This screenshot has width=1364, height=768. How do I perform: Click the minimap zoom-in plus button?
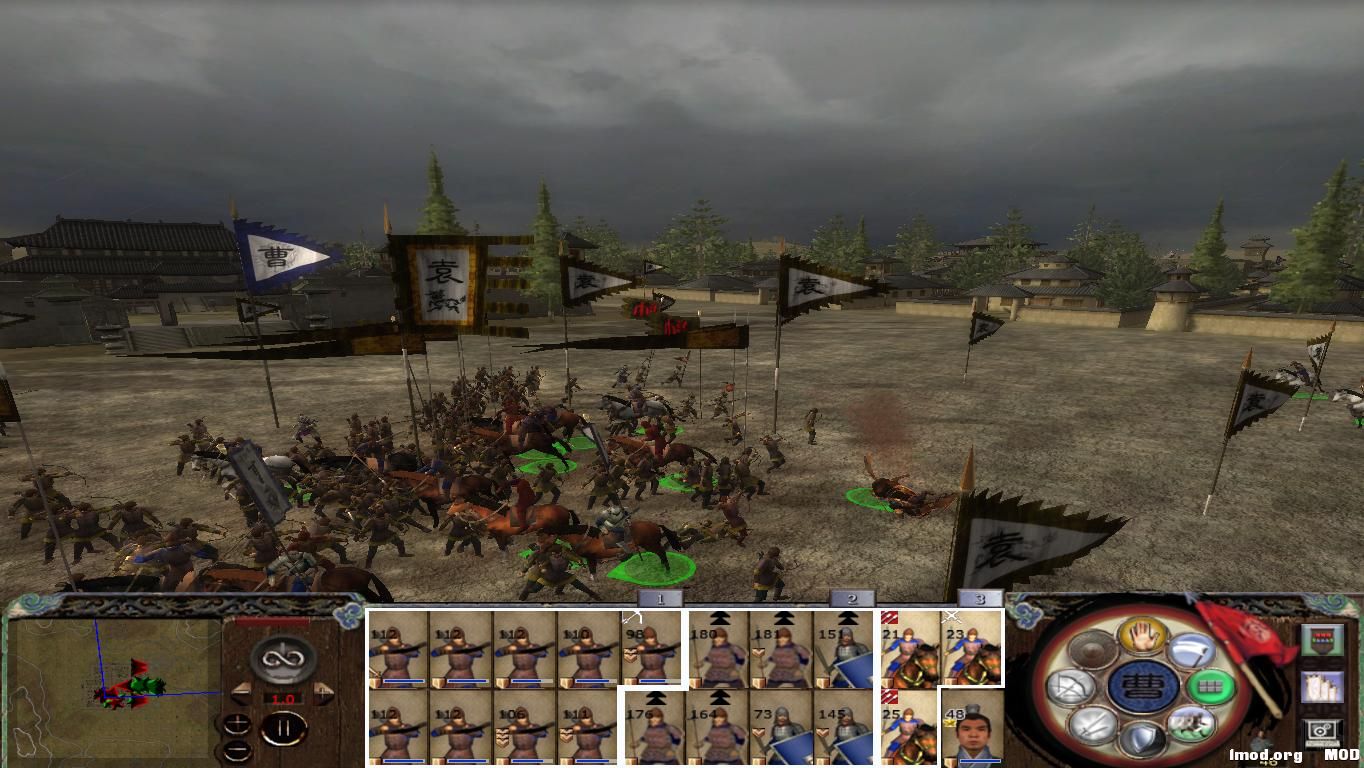(237, 723)
